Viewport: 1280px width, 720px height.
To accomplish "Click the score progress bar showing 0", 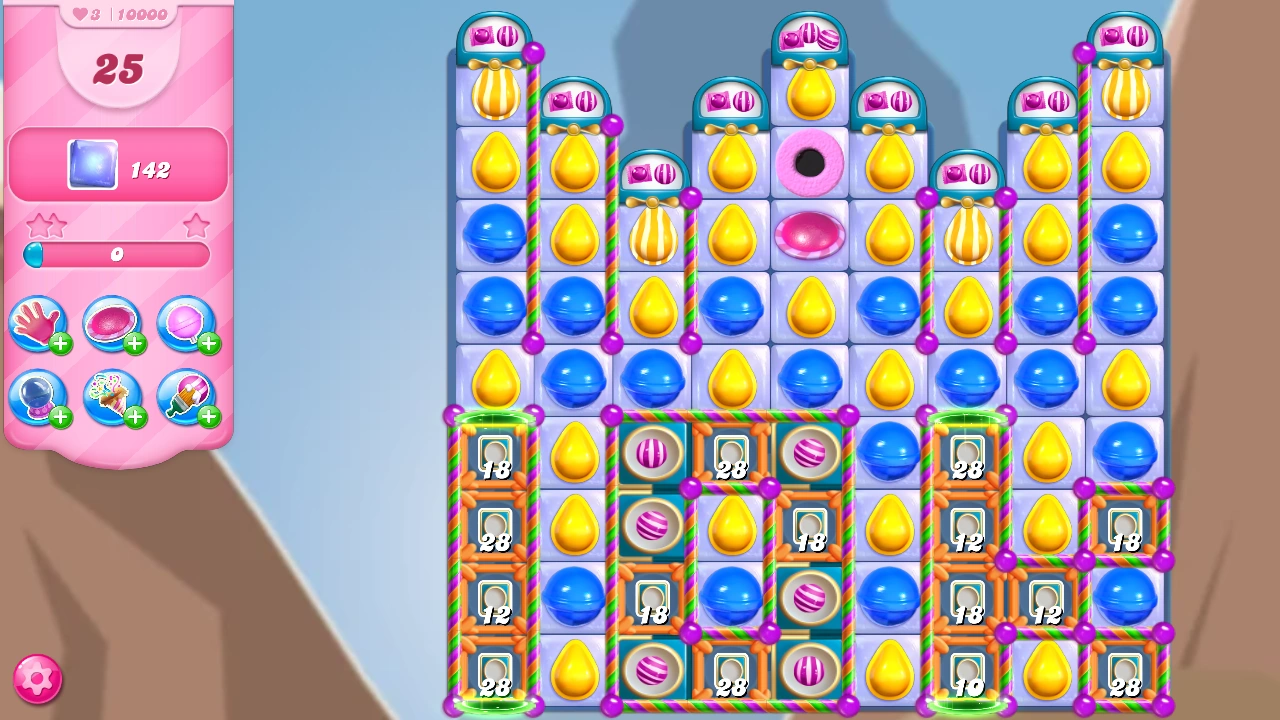I will tap(116, 255).
